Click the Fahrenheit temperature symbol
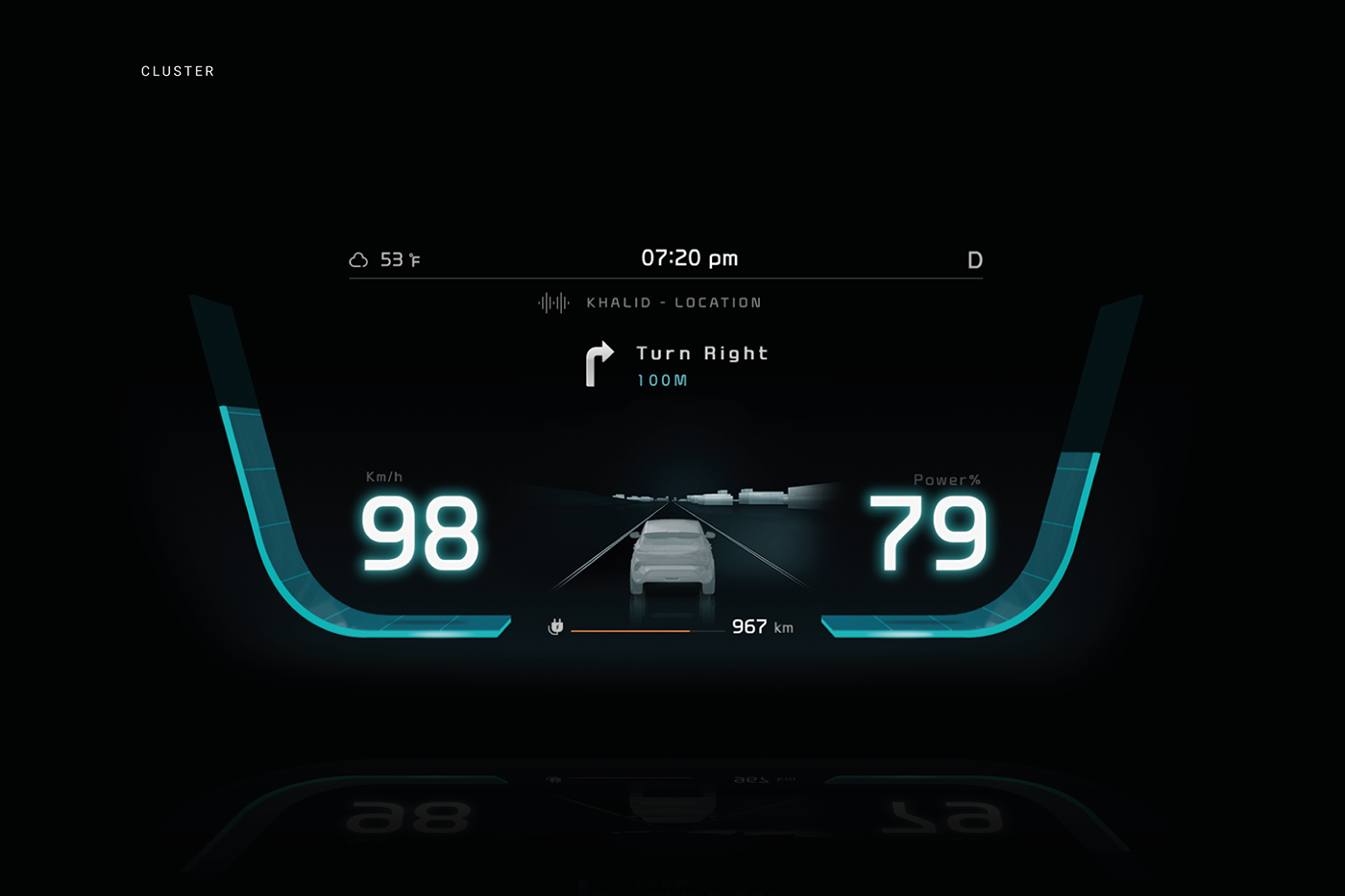The width and height of the screenshot is (1345, 896). tap(413, 257)
